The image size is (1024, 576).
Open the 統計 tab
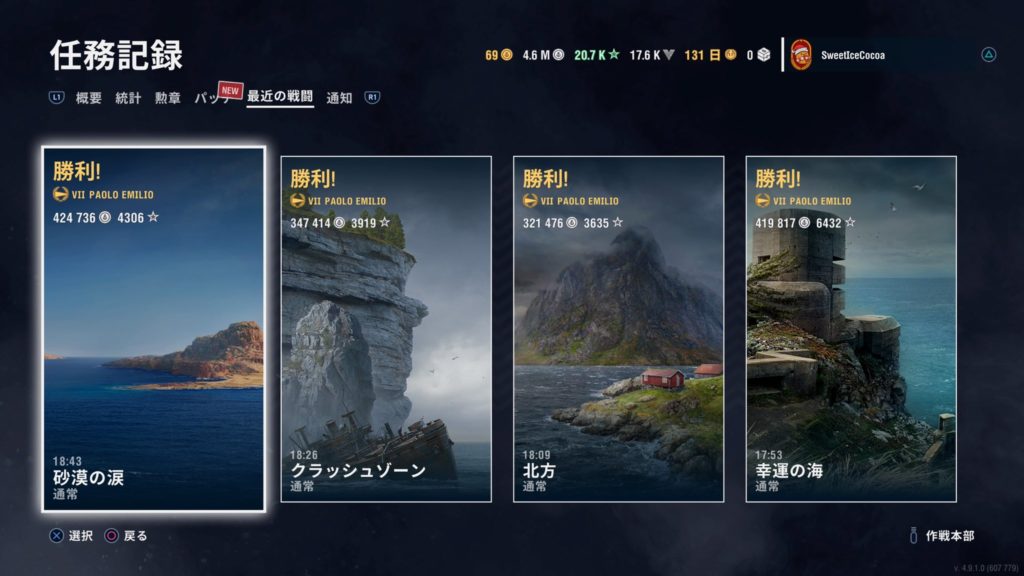coord(128,98)
